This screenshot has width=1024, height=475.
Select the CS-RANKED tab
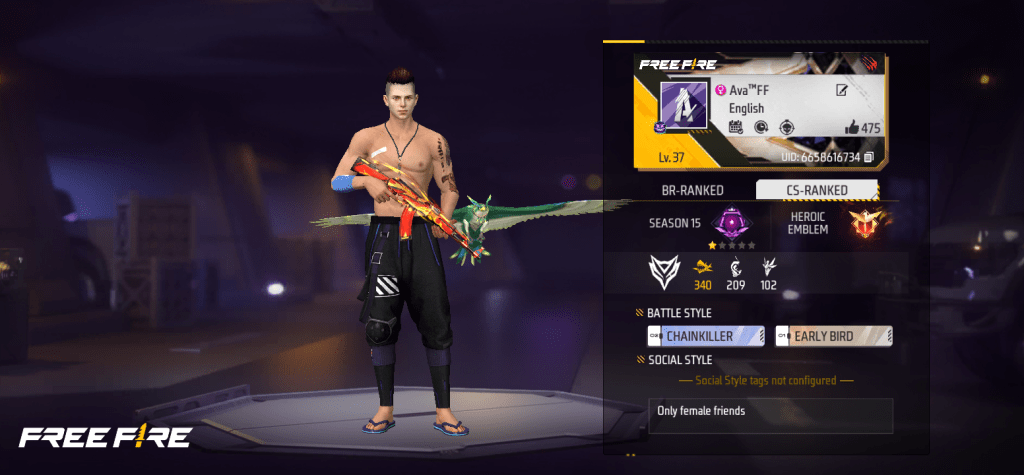(x=816, y=190)
